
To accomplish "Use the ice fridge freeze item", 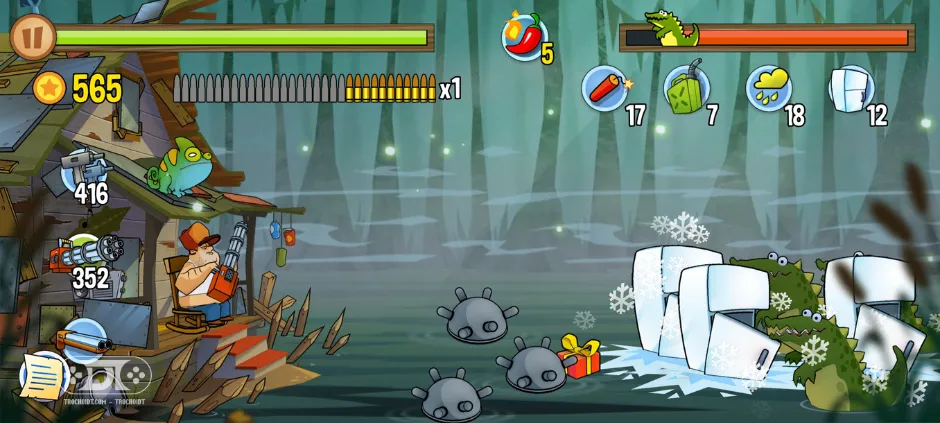I will pos(850,87).
